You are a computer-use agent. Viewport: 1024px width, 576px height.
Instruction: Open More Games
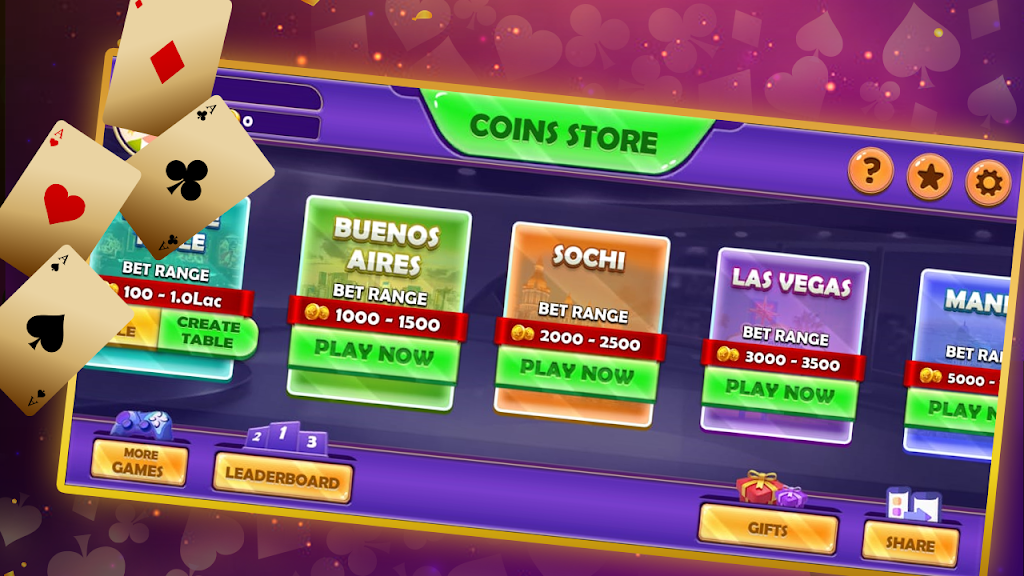(138, 462)
